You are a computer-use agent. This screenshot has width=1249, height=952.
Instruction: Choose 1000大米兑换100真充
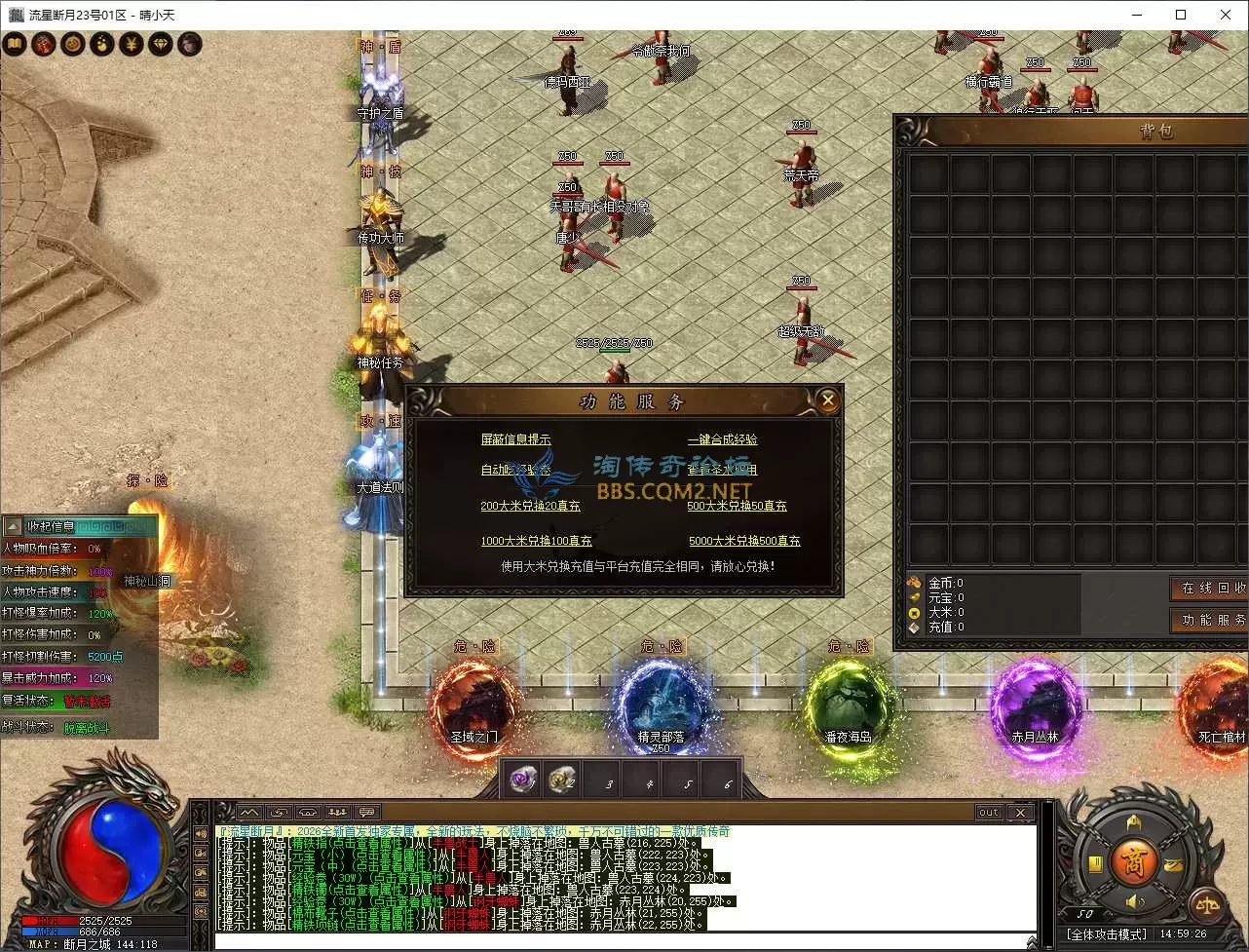tap(536, 541)
